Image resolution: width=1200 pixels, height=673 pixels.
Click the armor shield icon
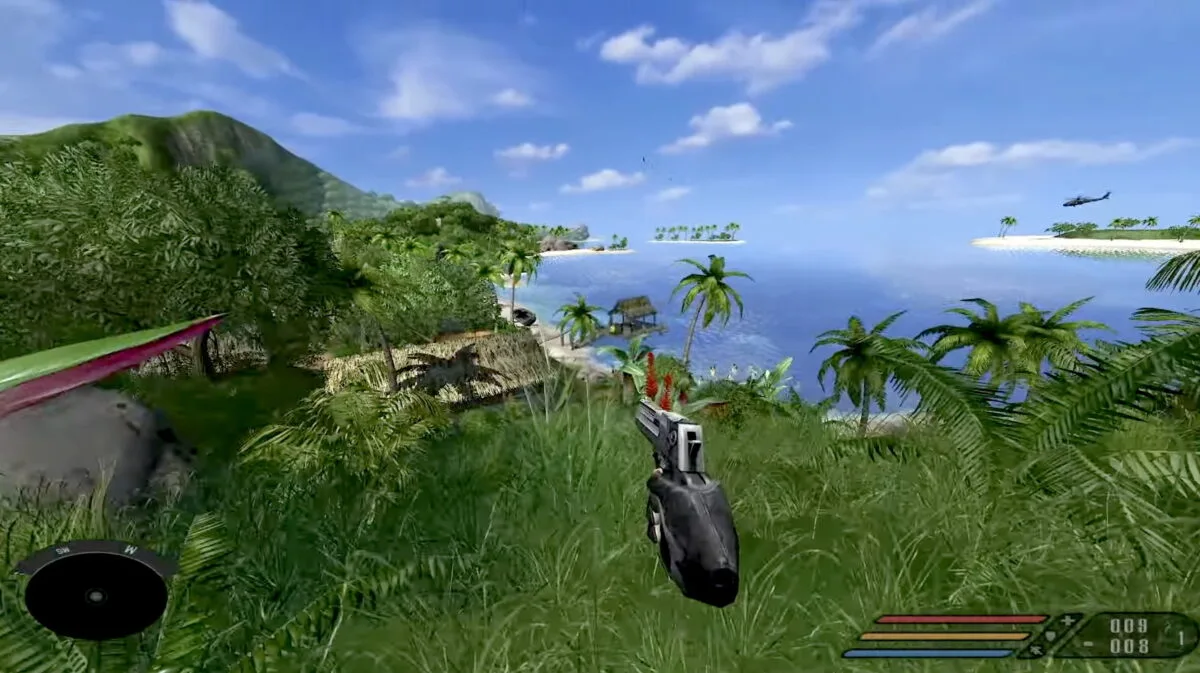[x=1049, y=635]
